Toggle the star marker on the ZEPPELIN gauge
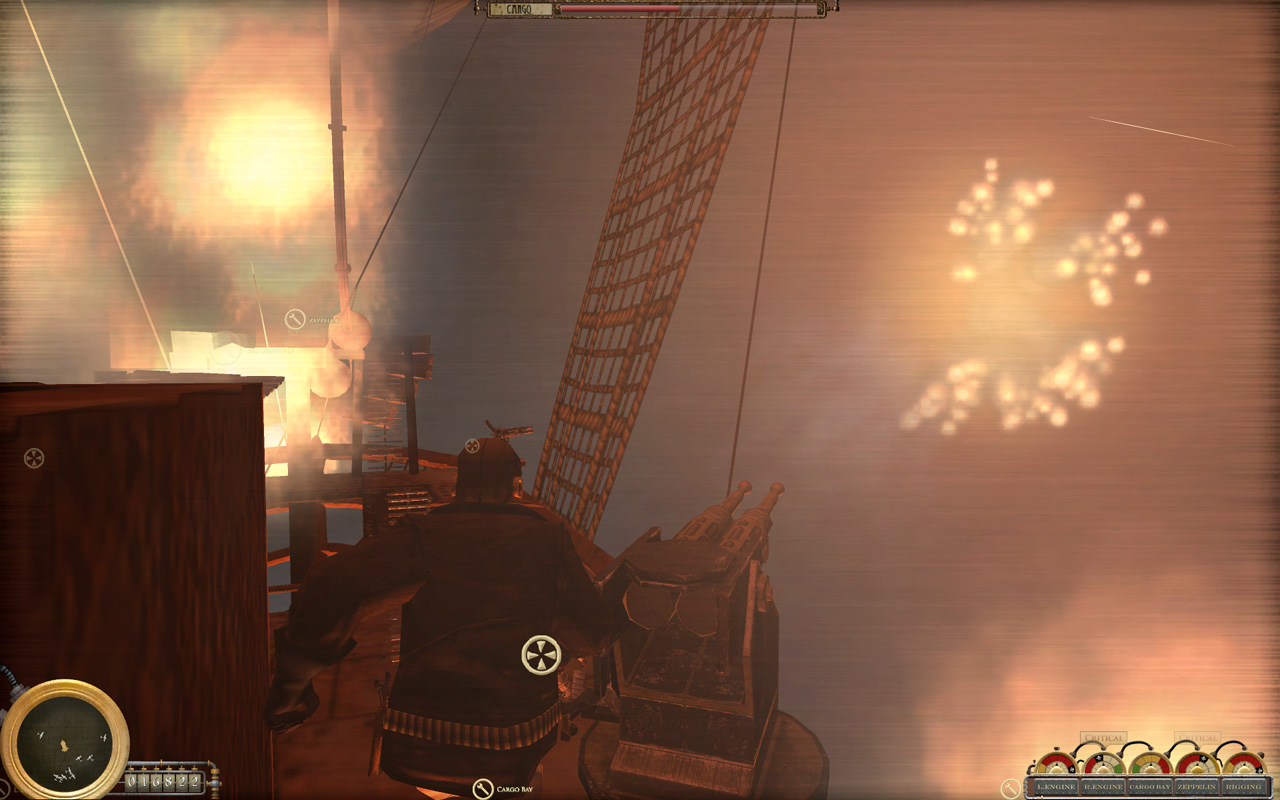This screenshot has height=800, width=1280. click(x=1203, y=759)
